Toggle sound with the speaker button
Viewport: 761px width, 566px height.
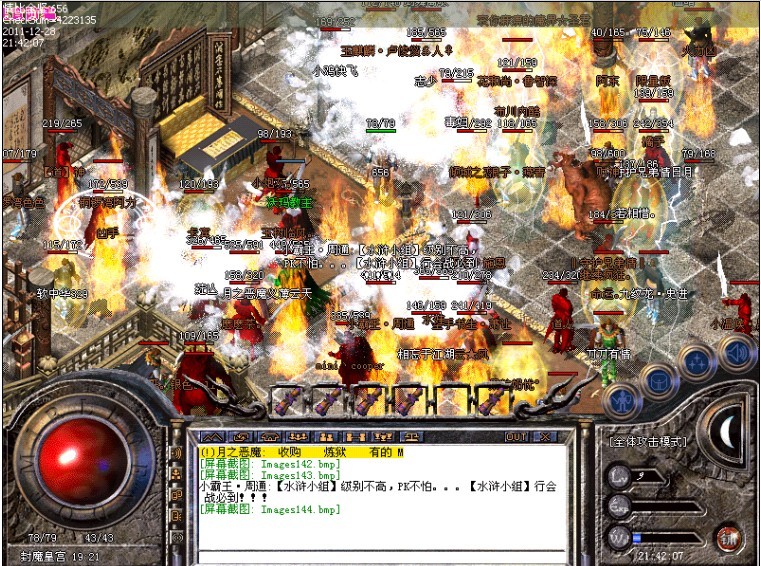tap(735, 351)
